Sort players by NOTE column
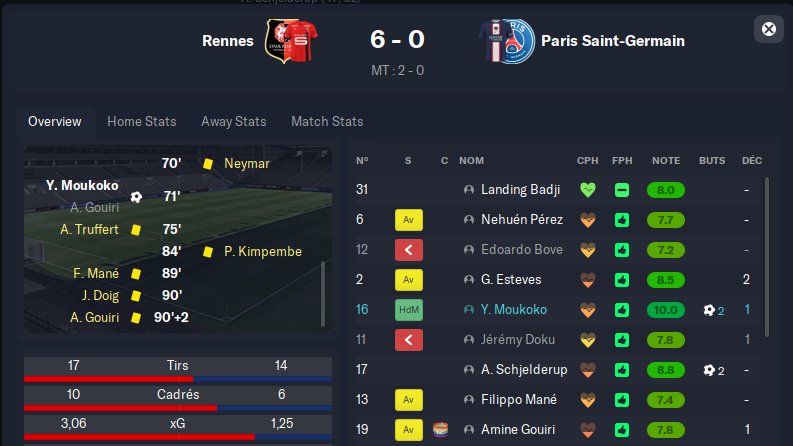The height and width of the screenshot is (446, 793). (x=666, y=160)
